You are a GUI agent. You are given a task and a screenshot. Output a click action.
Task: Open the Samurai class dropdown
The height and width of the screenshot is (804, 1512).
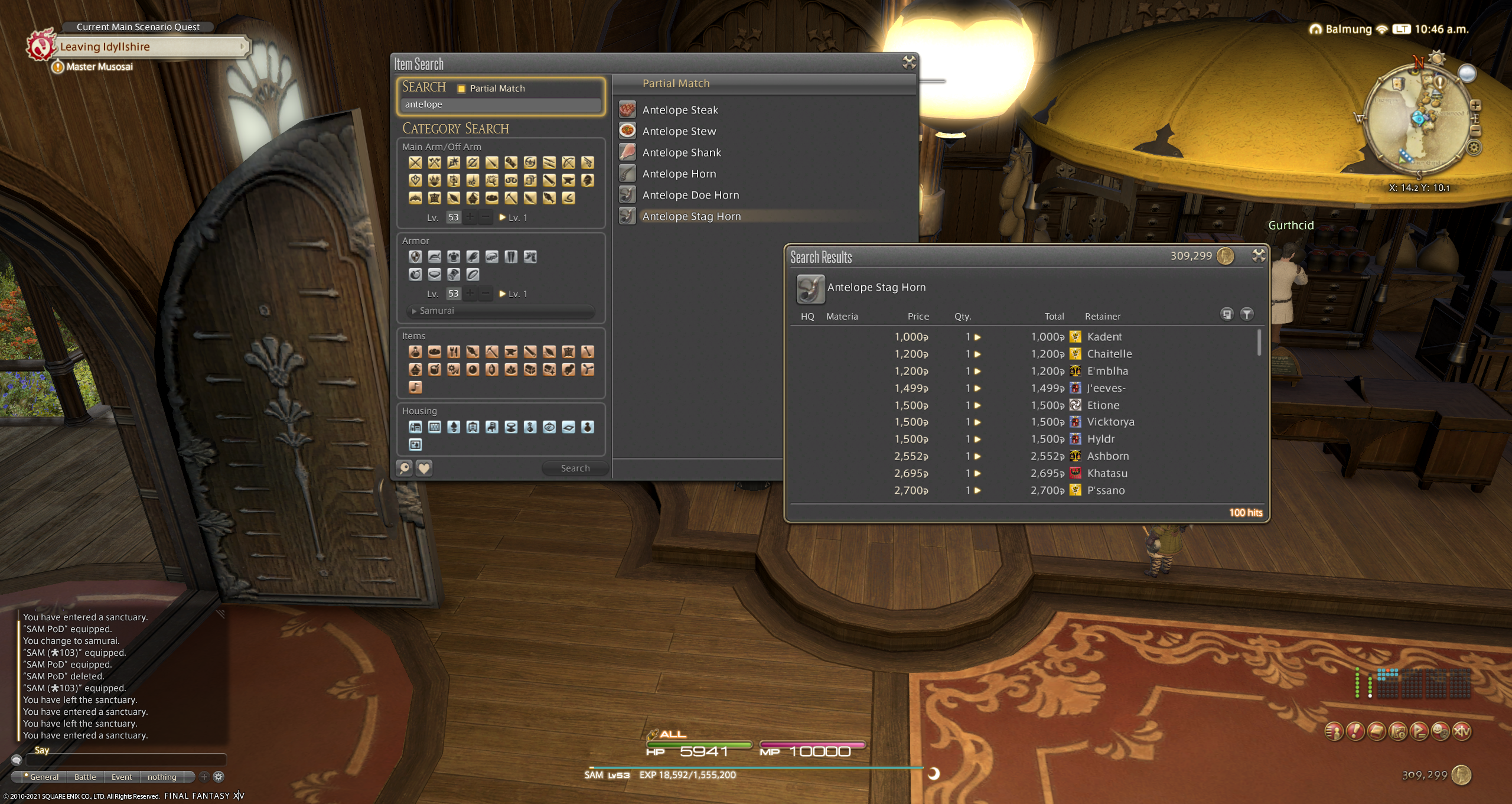pyautogui.click(x=501, y=311)
